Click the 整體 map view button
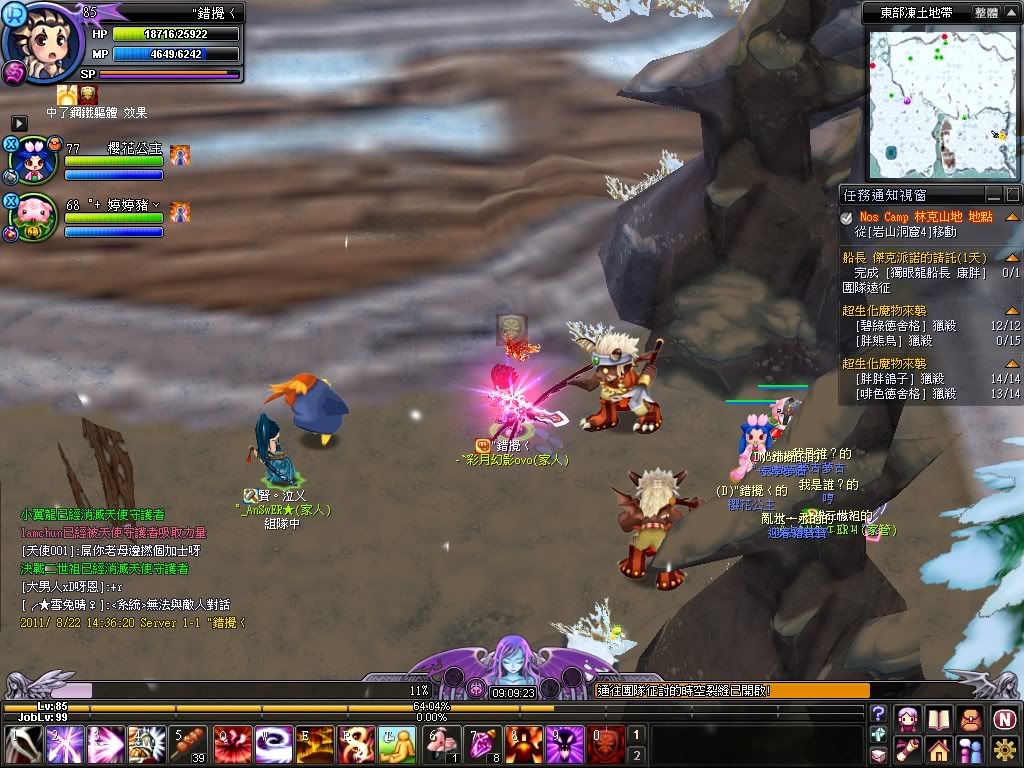This screenshot has height=768, width=1024. (986, 13)
